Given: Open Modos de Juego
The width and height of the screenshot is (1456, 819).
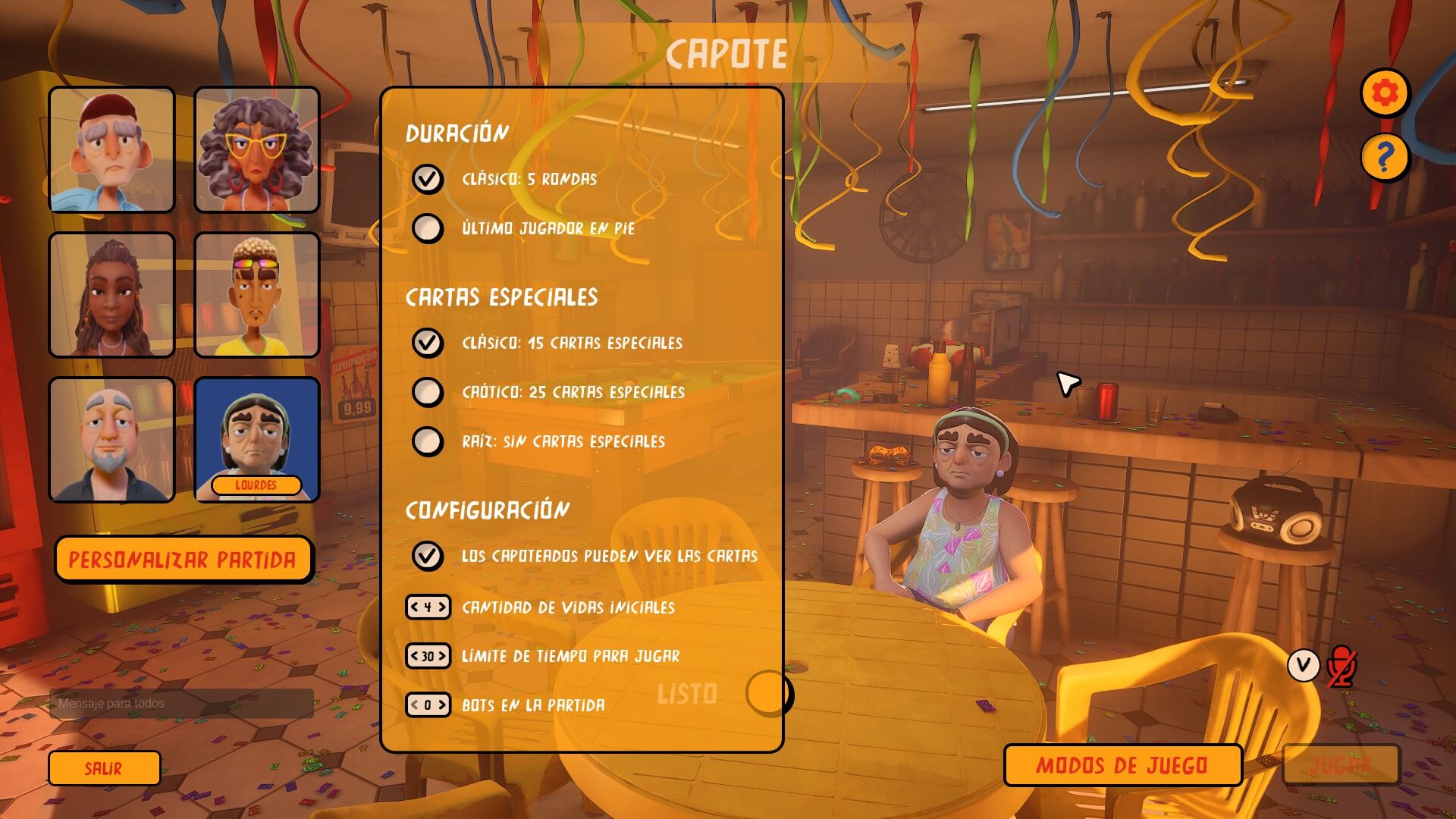Looking at the screenshot, I should (x=1122, y=765).
